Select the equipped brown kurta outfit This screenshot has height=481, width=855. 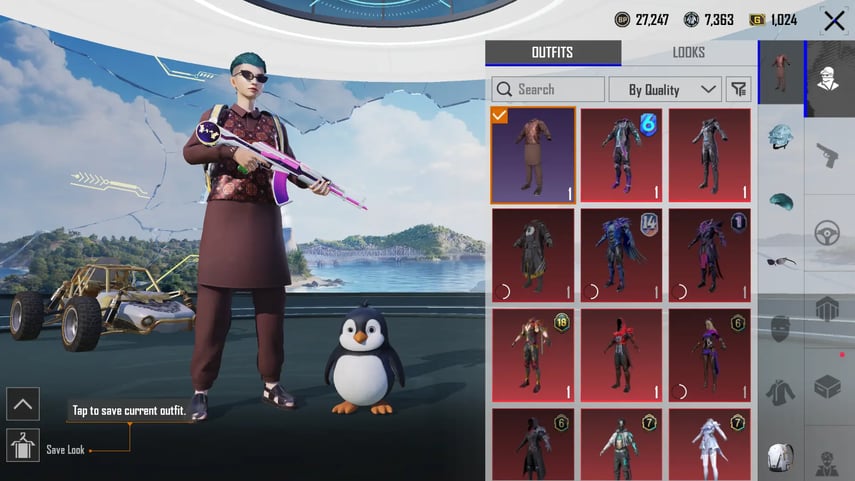point(533,155)
